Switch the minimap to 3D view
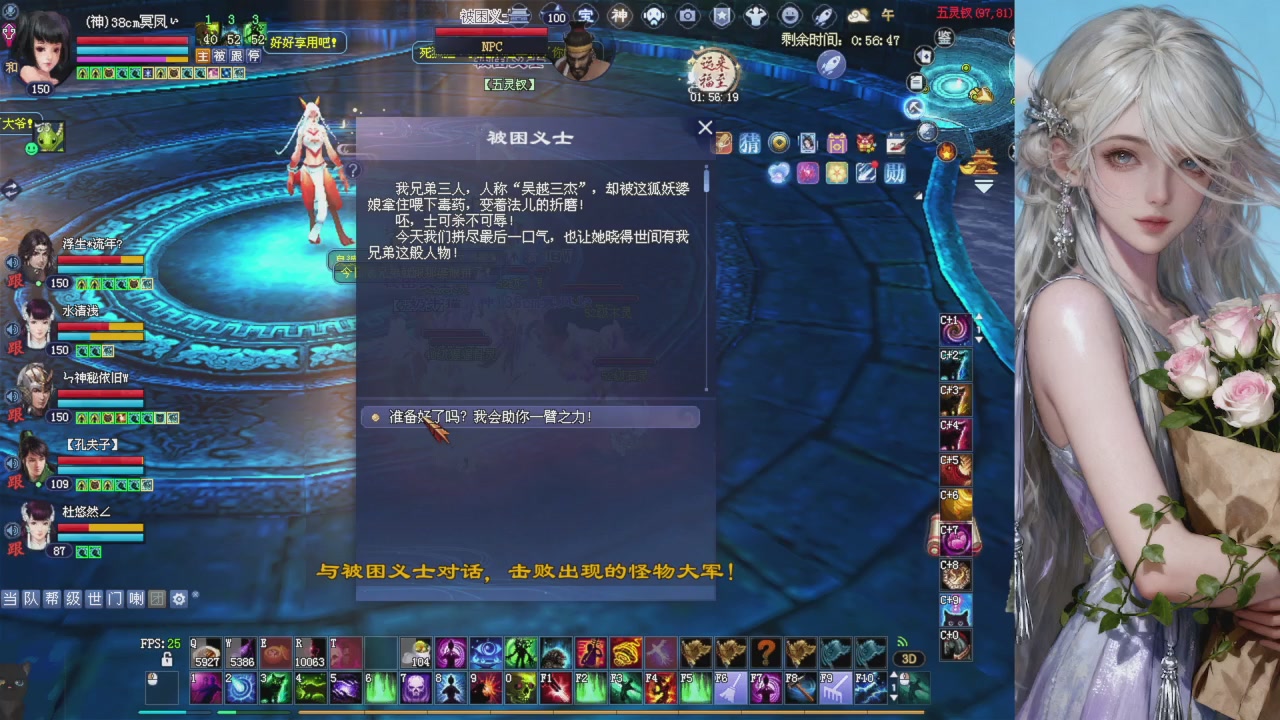 click(910, 658)
